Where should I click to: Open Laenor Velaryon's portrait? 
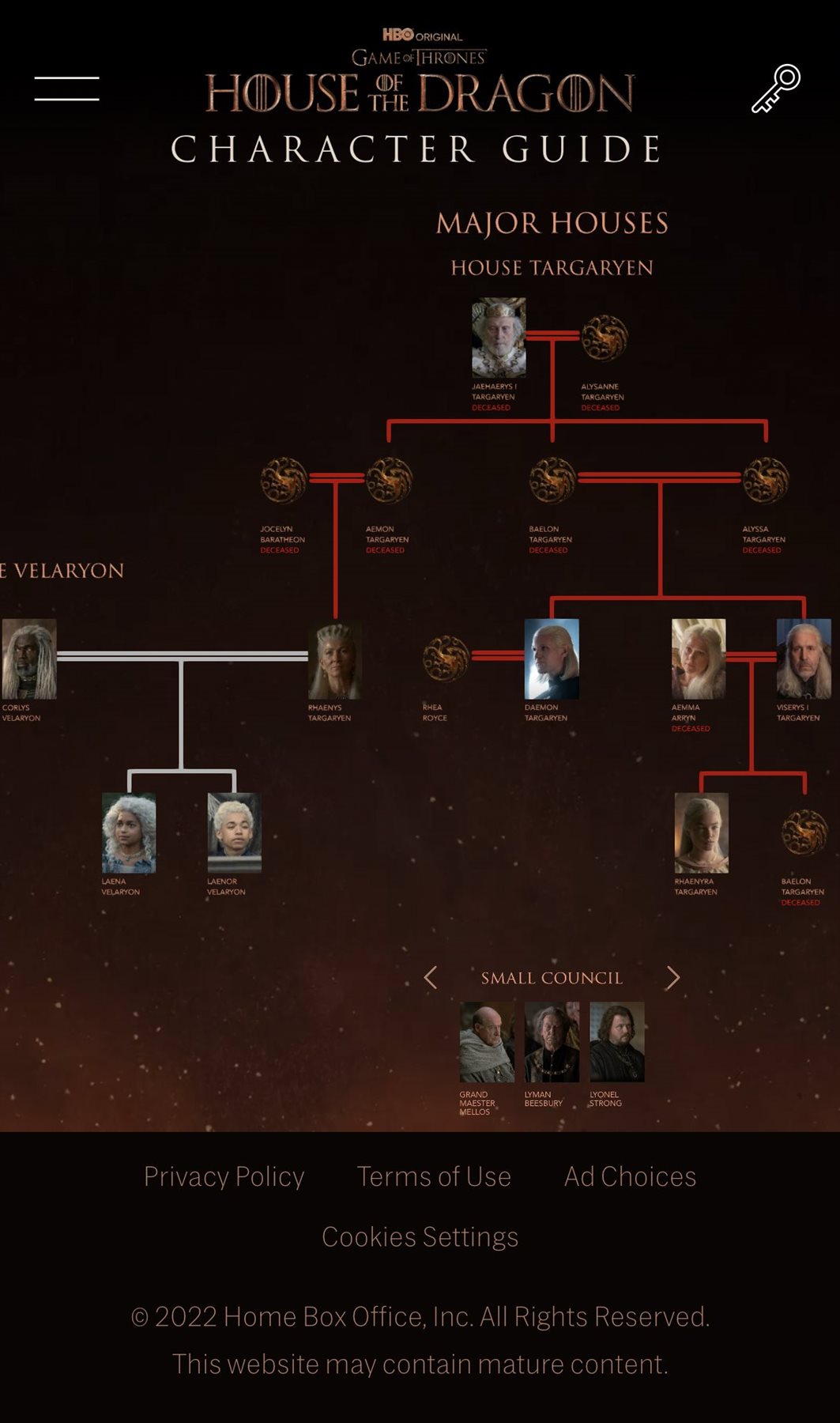point(234,832)
